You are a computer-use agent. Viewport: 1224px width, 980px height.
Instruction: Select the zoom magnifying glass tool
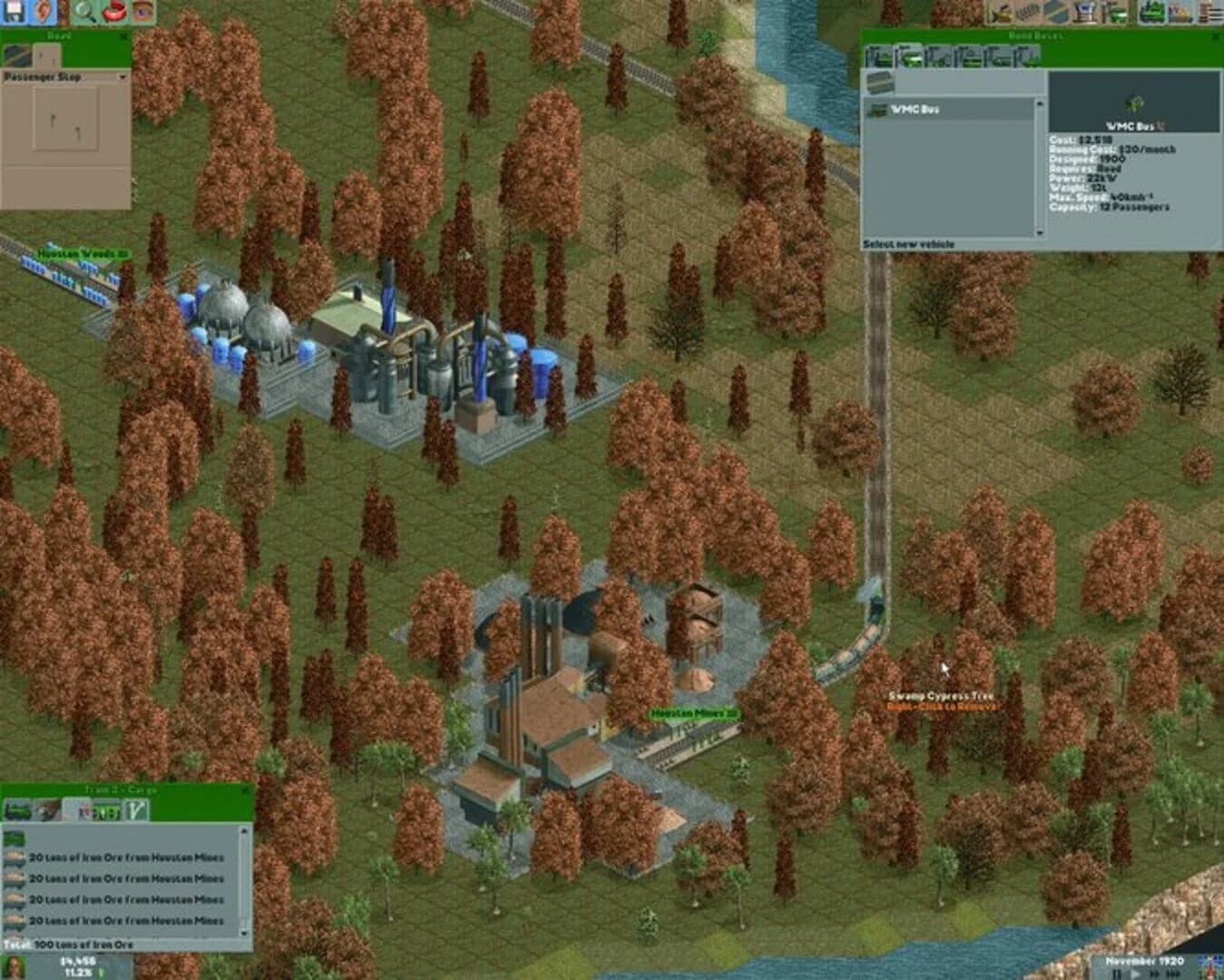82,12
